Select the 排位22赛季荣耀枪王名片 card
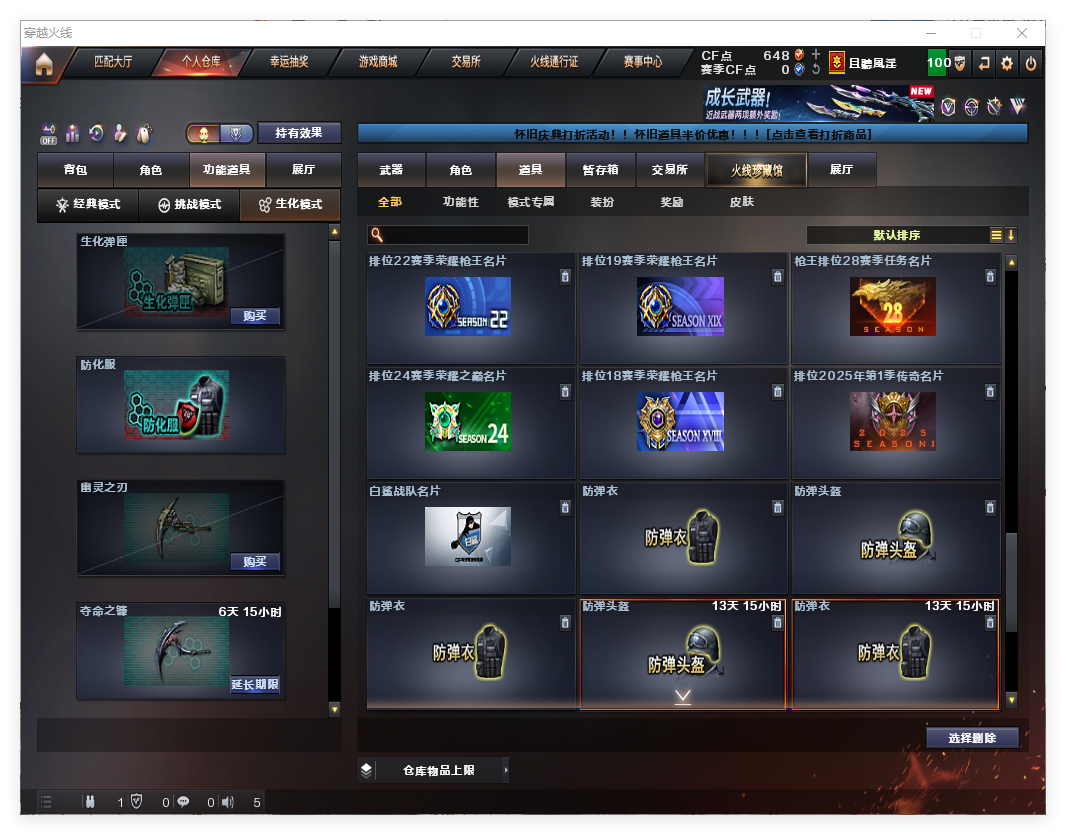 (470, 308)
